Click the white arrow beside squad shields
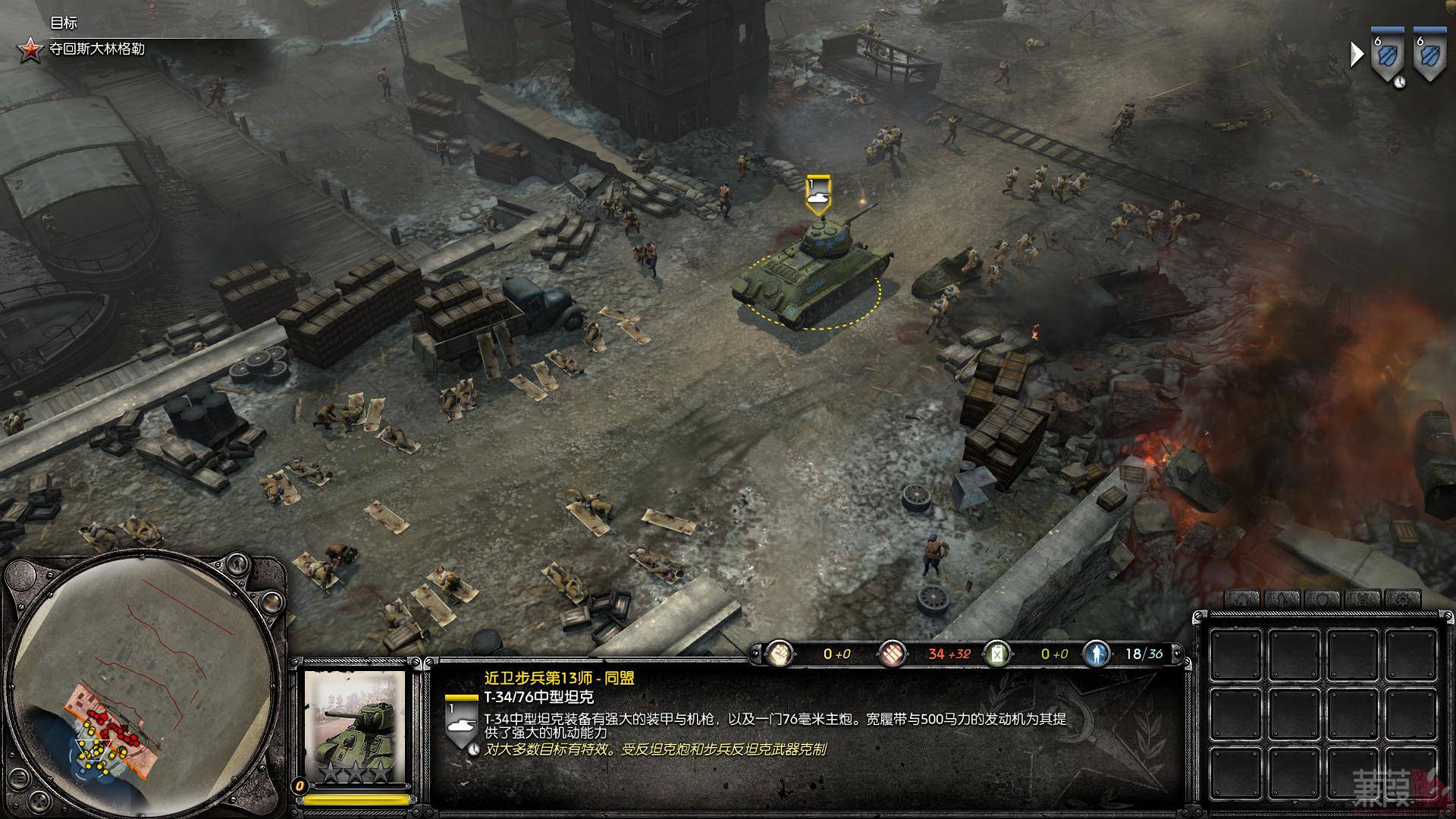This screenshot has width=1456, height=819. click(1357, 54)
